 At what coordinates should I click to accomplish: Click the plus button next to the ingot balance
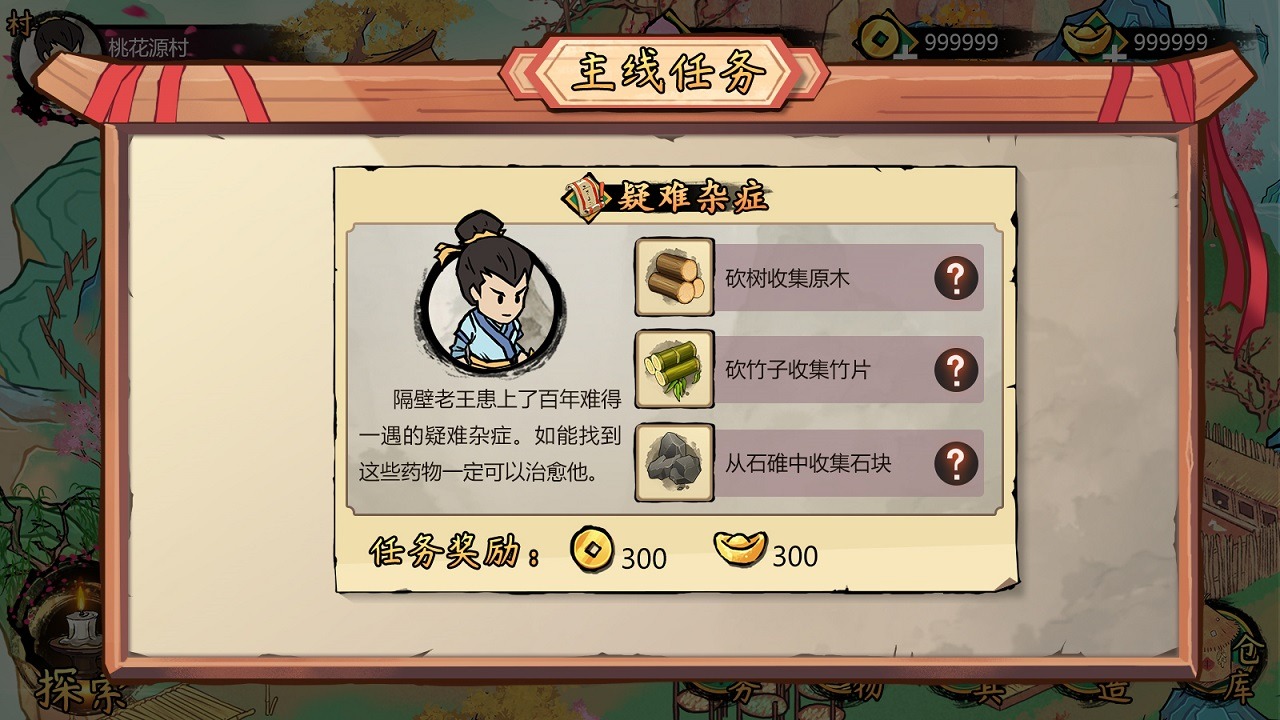1113,53
